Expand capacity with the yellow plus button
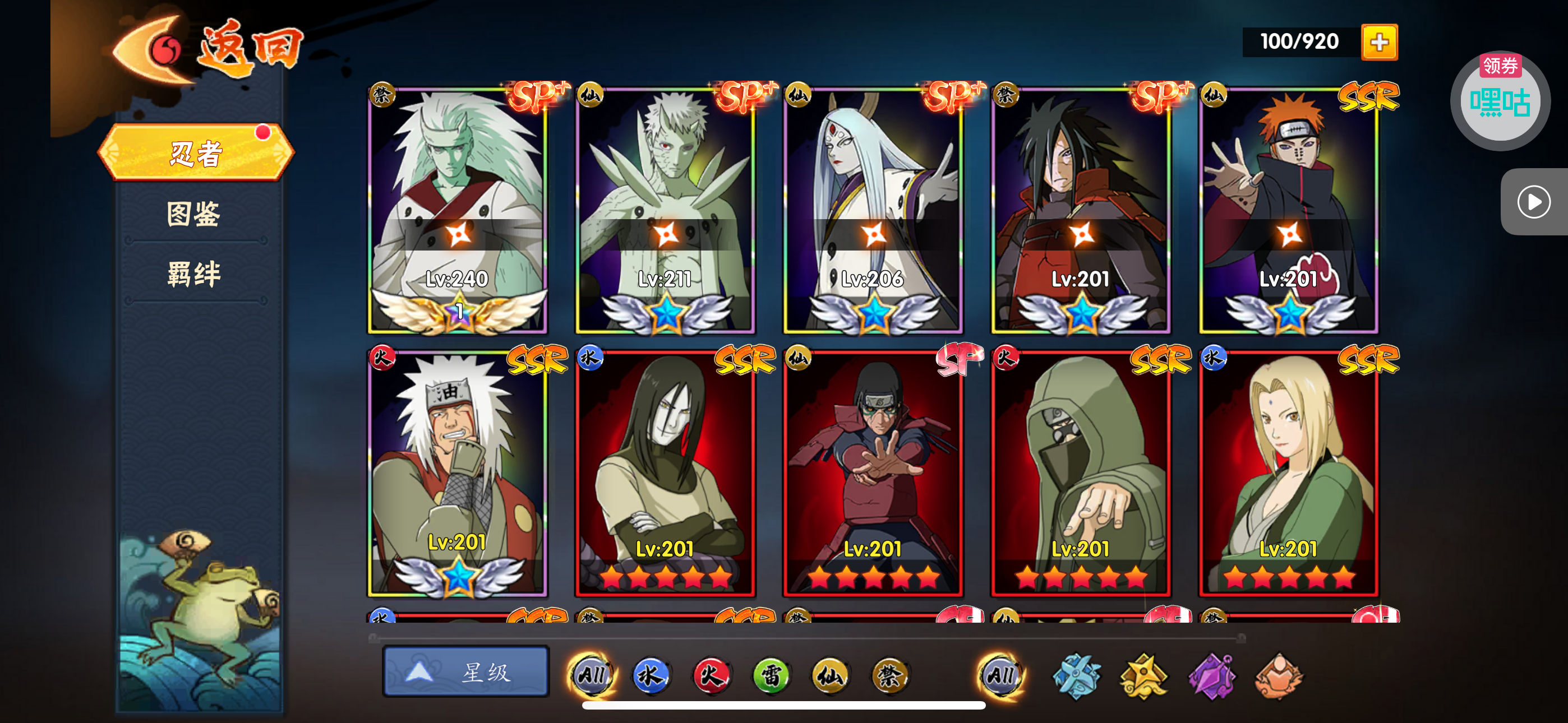This screenshot has width=1568, height=723. click(x=1378, y=43)
